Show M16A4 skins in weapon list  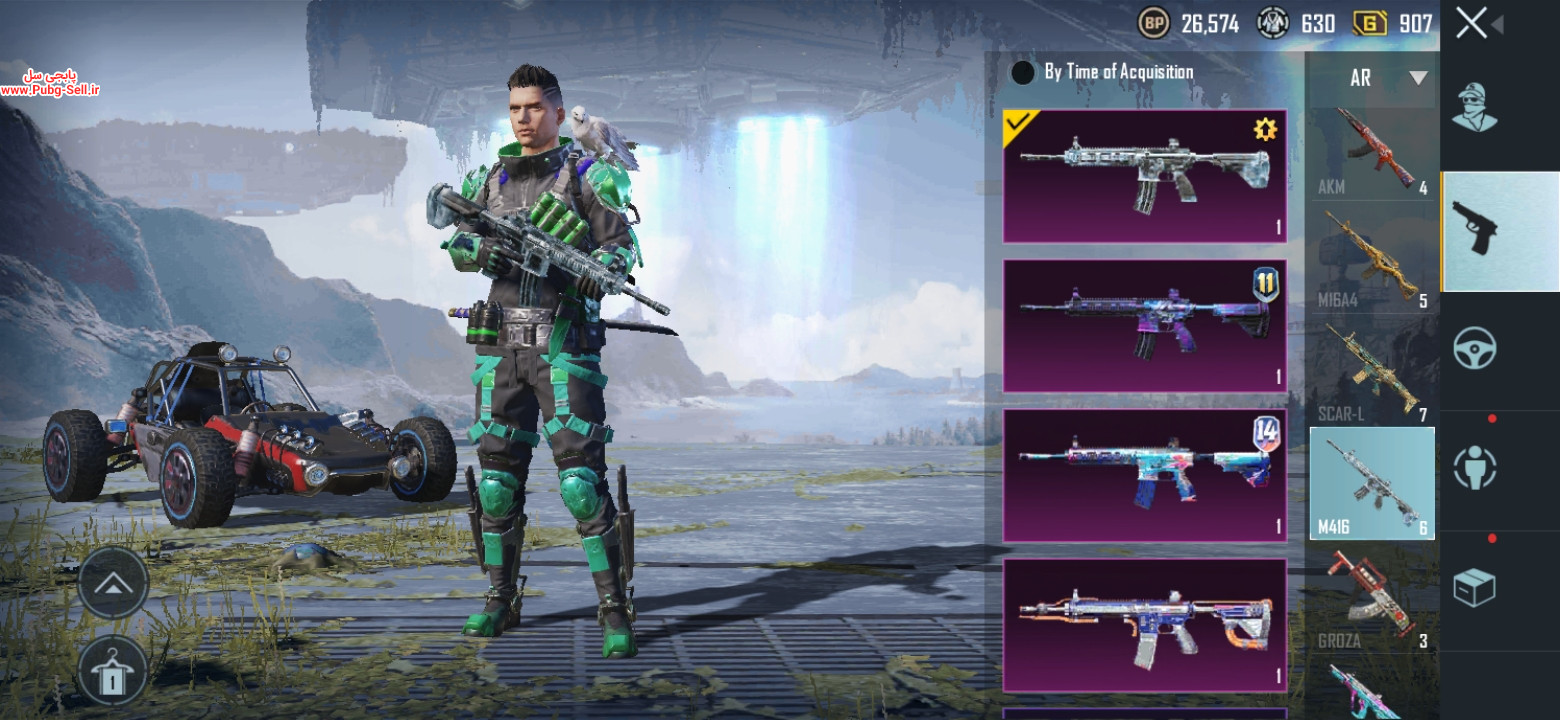click(1373, 260)
